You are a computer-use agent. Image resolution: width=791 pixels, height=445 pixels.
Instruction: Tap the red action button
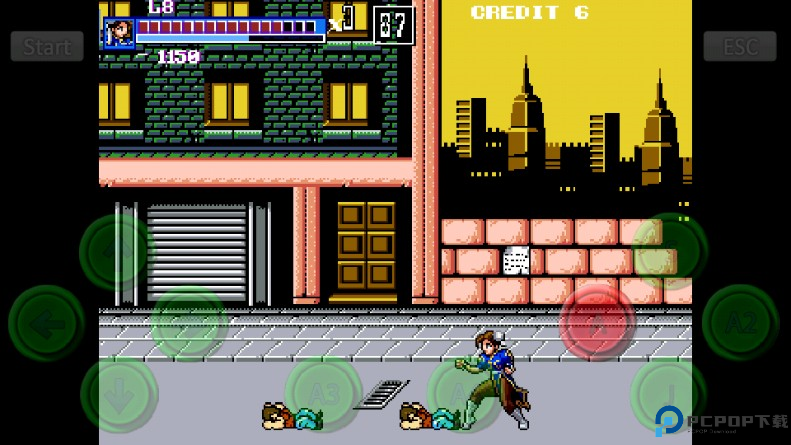(x=598, y=323)
